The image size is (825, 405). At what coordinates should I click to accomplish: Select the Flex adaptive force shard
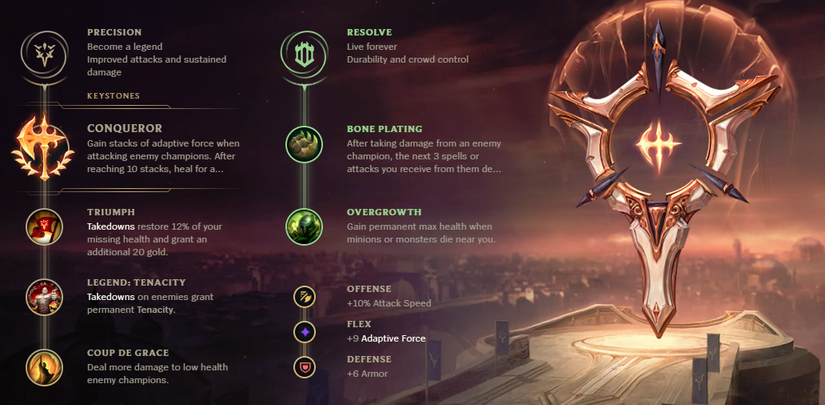coord(304,331)
